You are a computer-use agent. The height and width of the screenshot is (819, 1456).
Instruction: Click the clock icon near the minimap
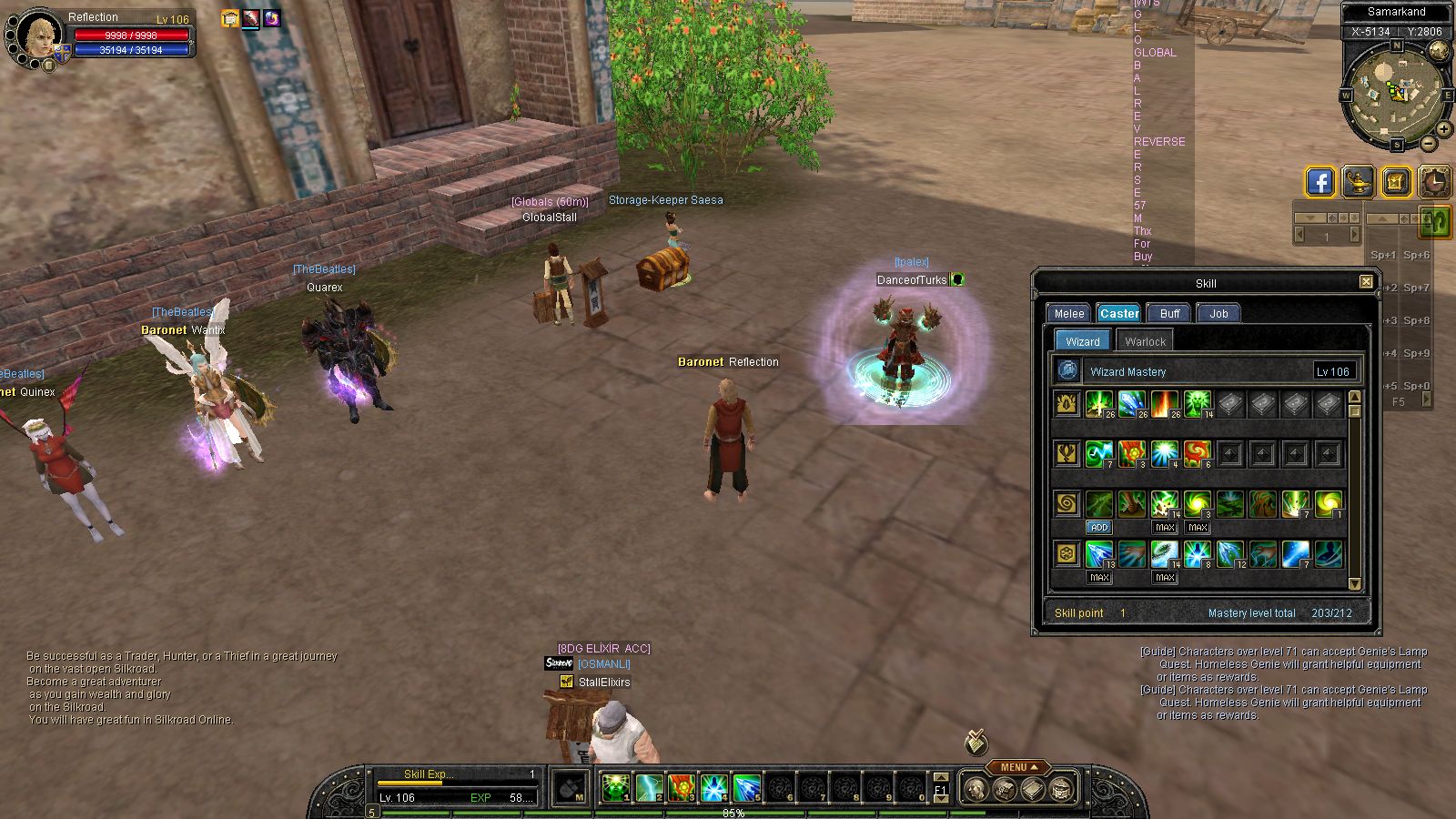1435,182
